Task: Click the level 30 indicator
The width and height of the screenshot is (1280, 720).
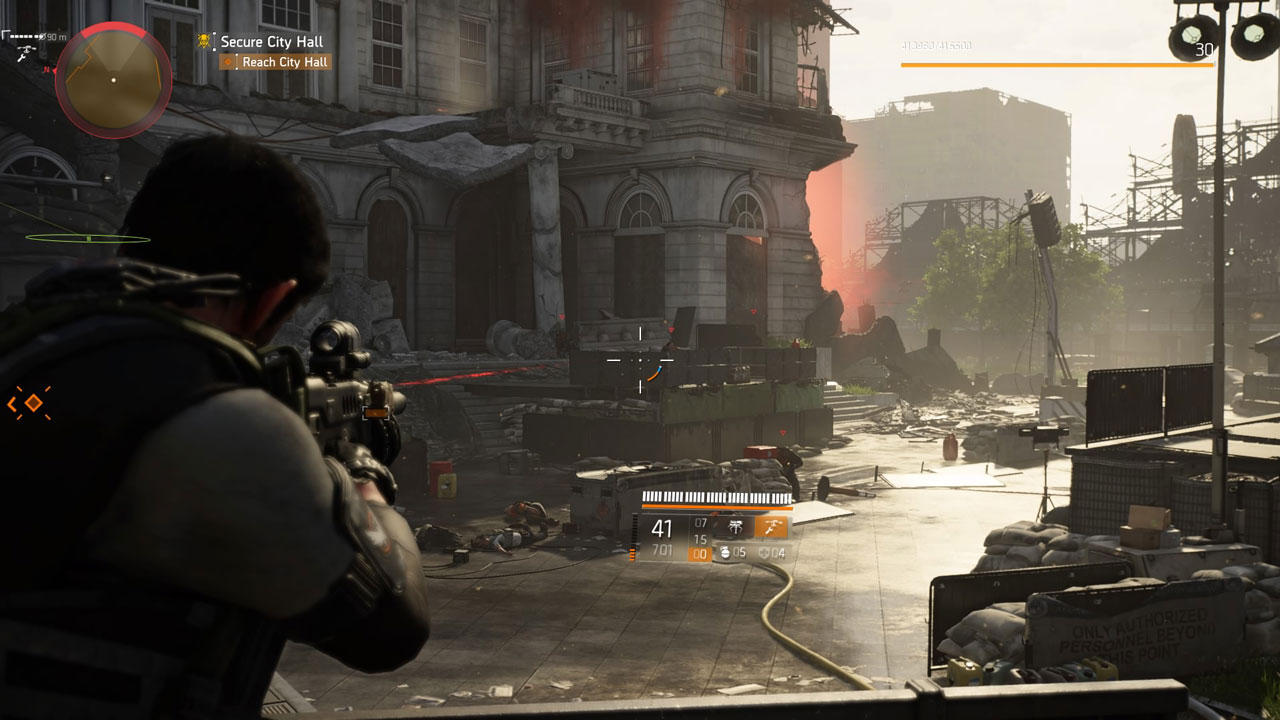Action: 1205,50
